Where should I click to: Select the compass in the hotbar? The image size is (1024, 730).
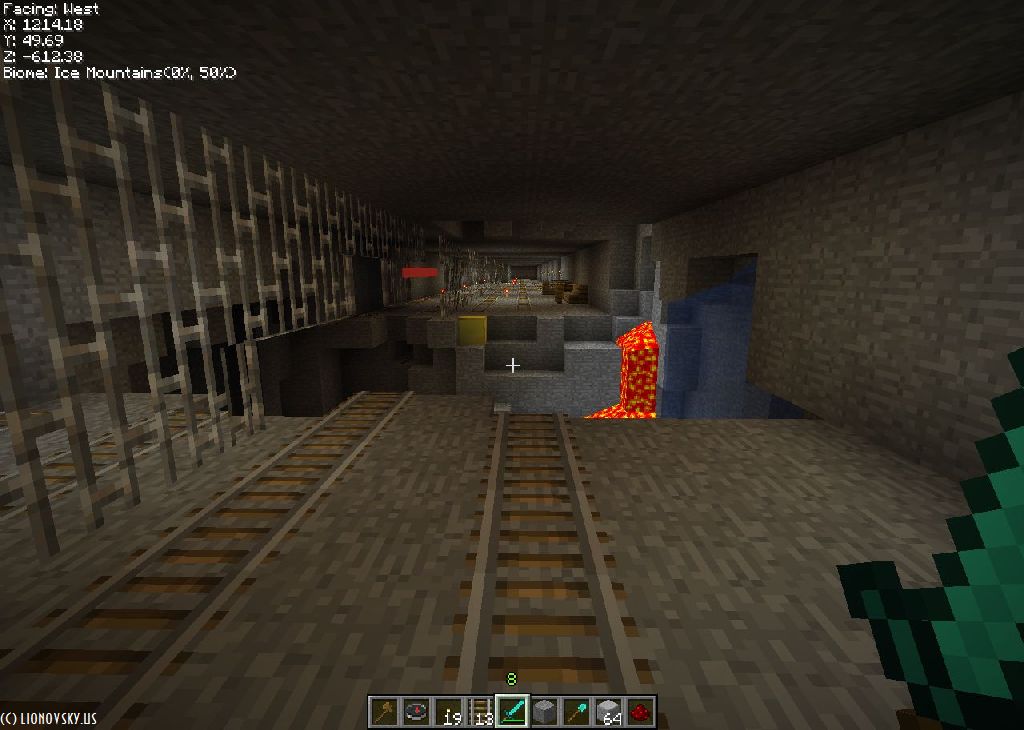(416, 712)
